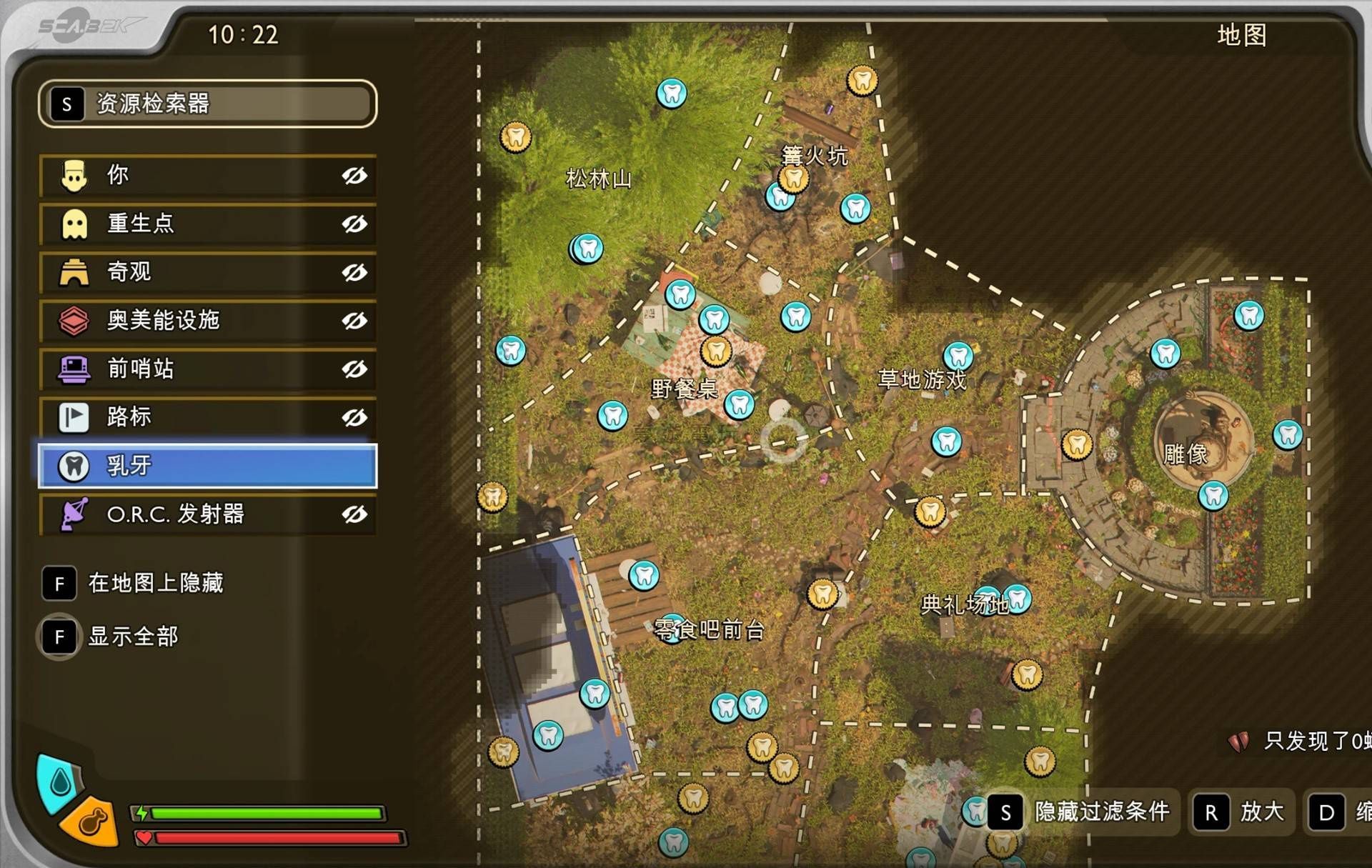1372x868 pixels.
Task: Choose the O.R.C. 发射器 filter row
Action: [207, 514]
